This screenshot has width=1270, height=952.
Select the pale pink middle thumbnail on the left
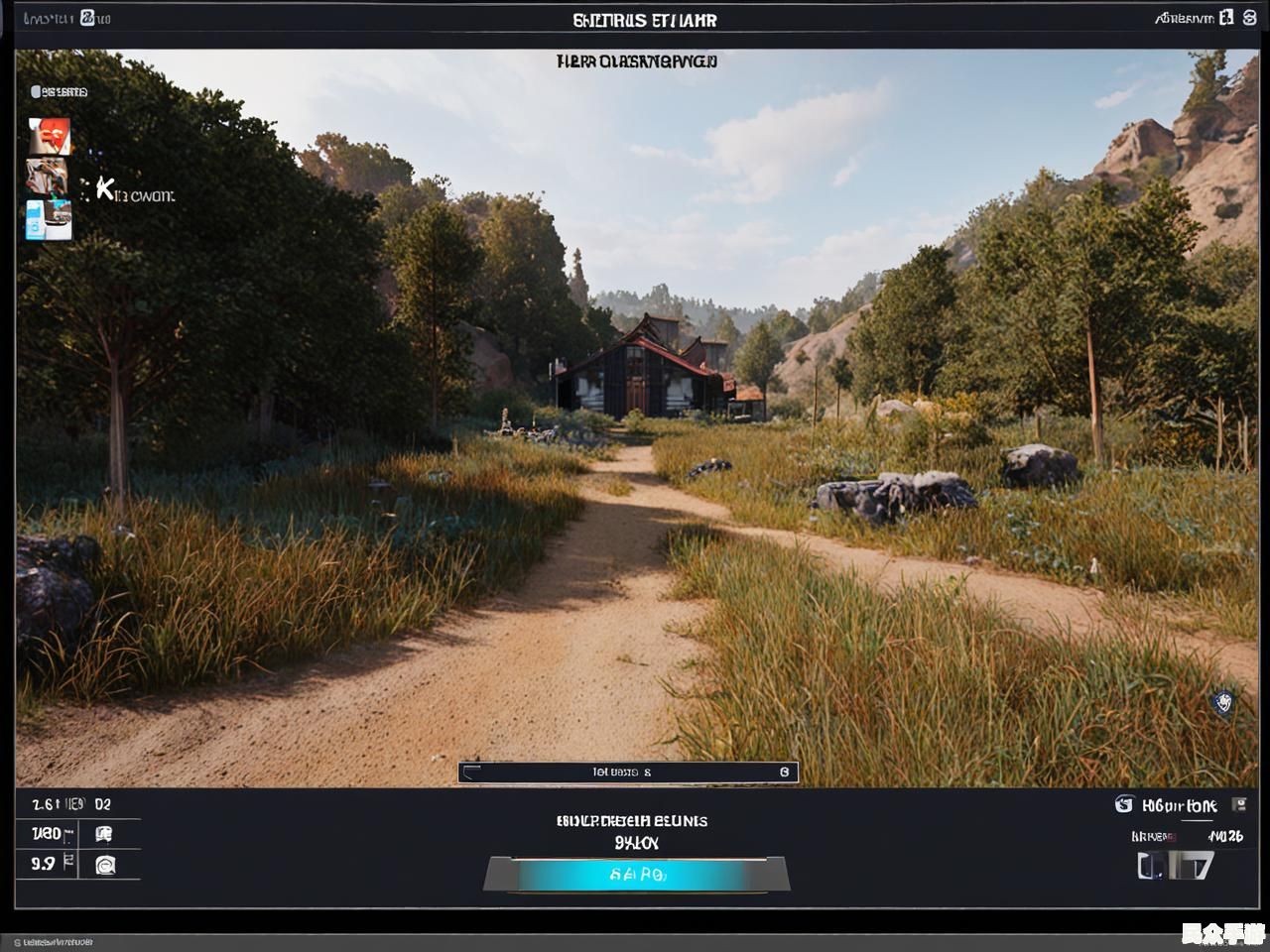47,178
